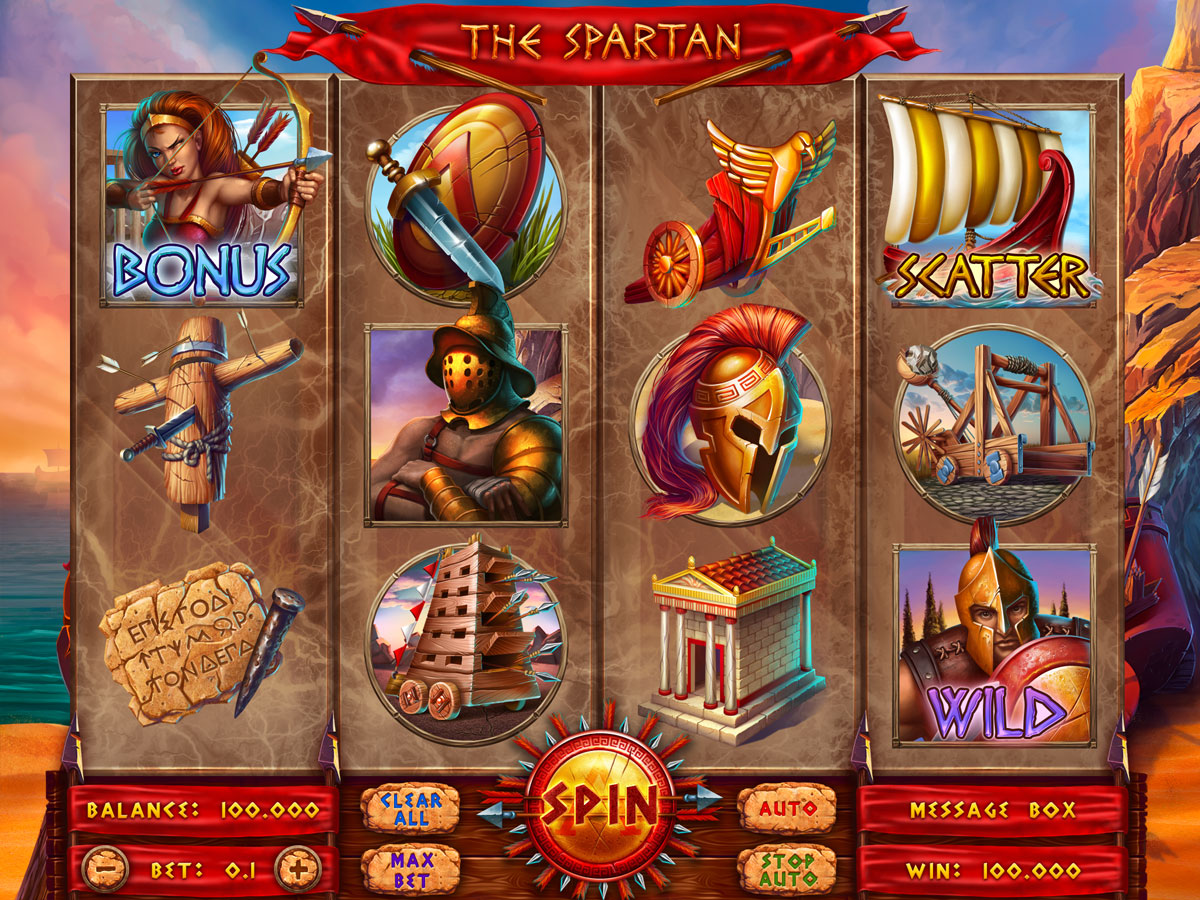The height and width of the screenshot is (900, 1200).
Task: Click the Stop Auto button
Action: pos(787,870)
